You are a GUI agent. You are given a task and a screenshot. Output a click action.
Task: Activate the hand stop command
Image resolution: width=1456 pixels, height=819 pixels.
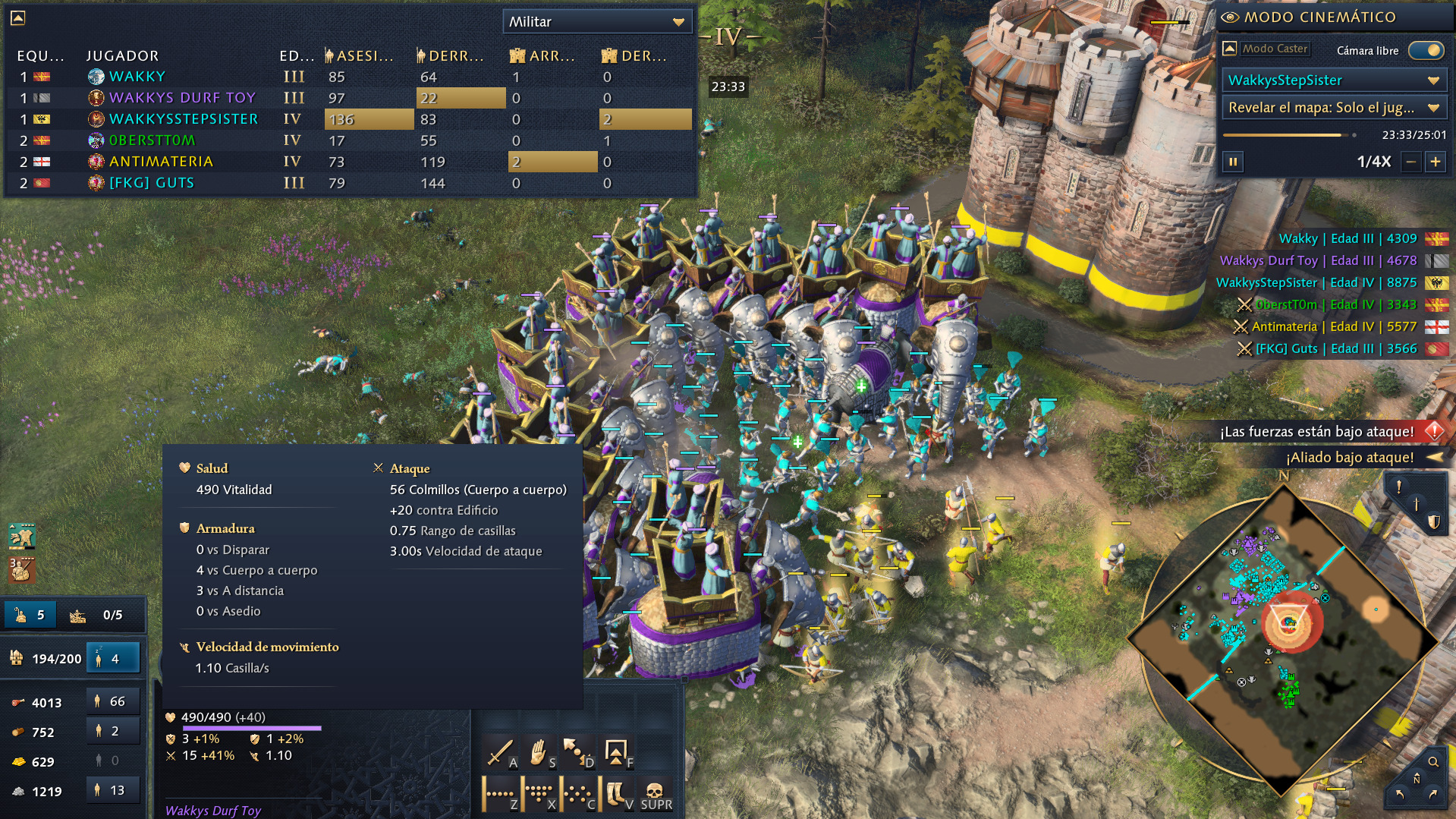point(539,752)
